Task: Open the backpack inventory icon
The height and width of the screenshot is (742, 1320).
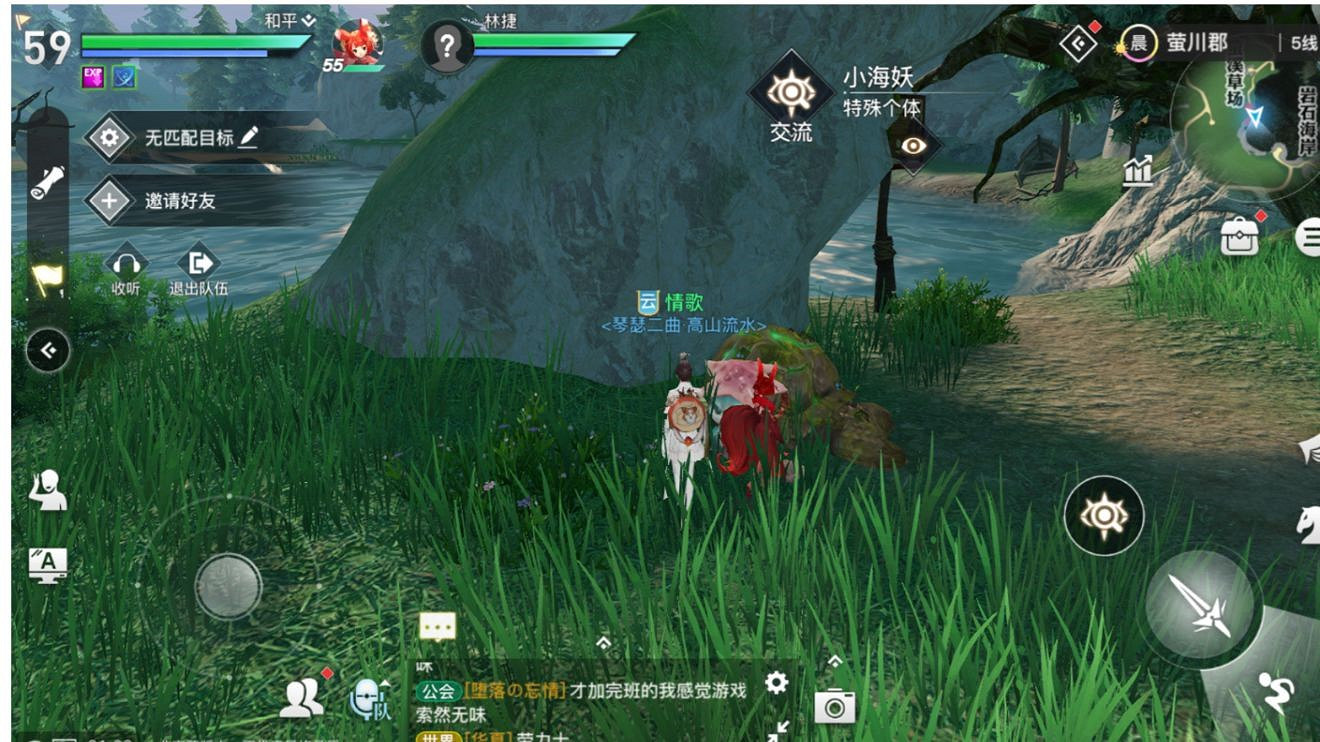Action: (1240, 237)
